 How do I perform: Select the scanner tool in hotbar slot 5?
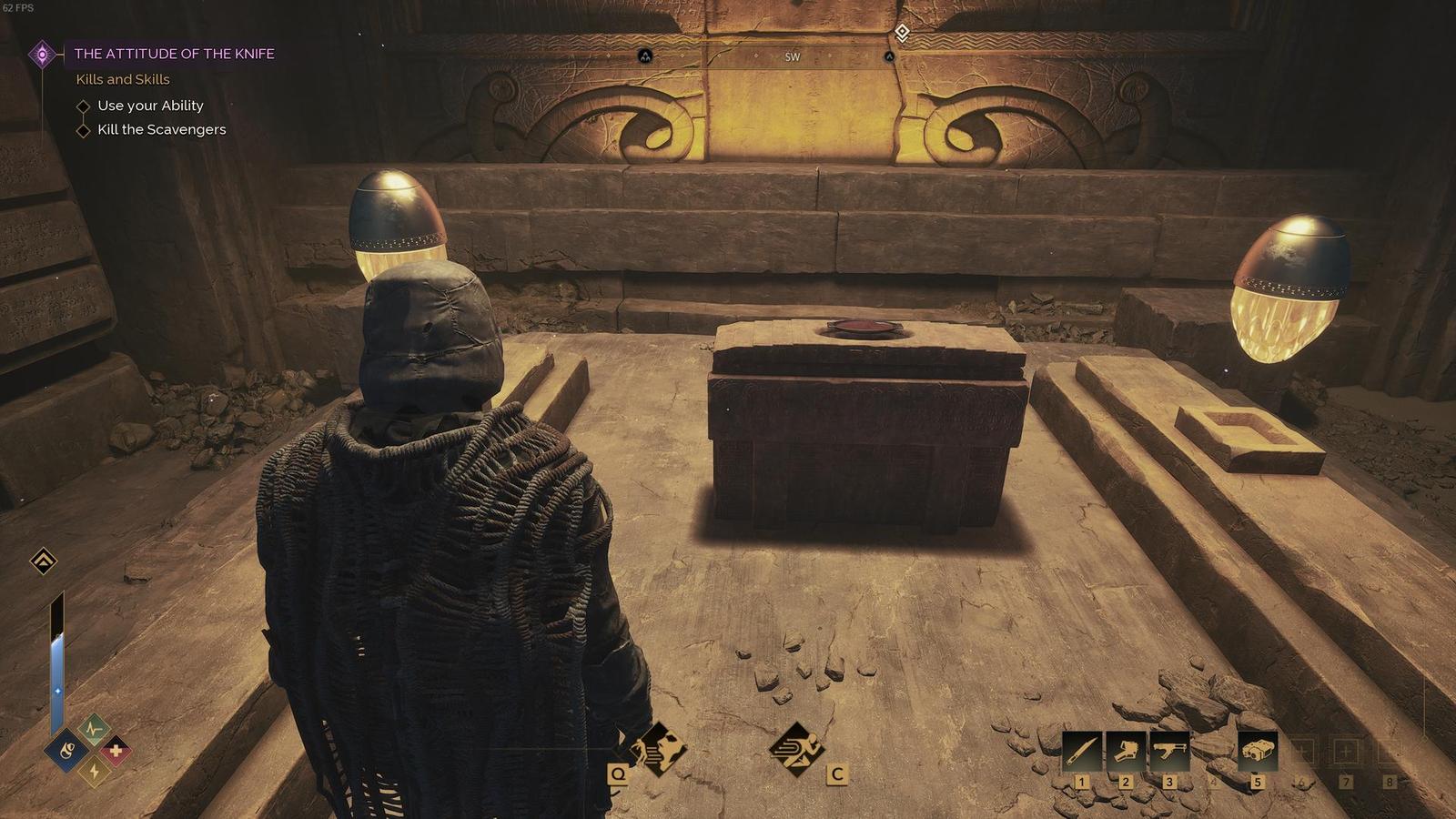tap(1259, 750)
